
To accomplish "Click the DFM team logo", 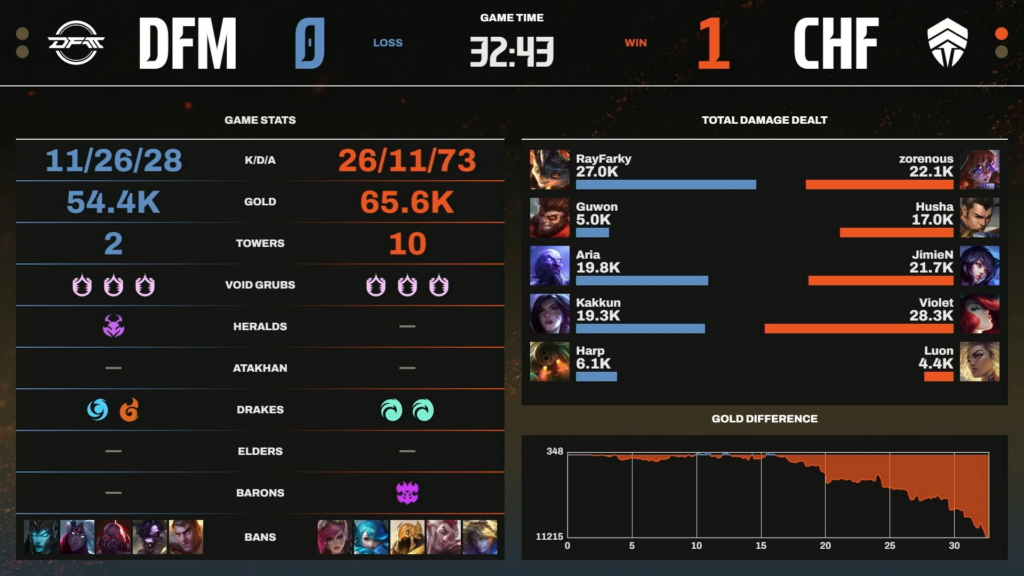I will (x=77, y=42).
